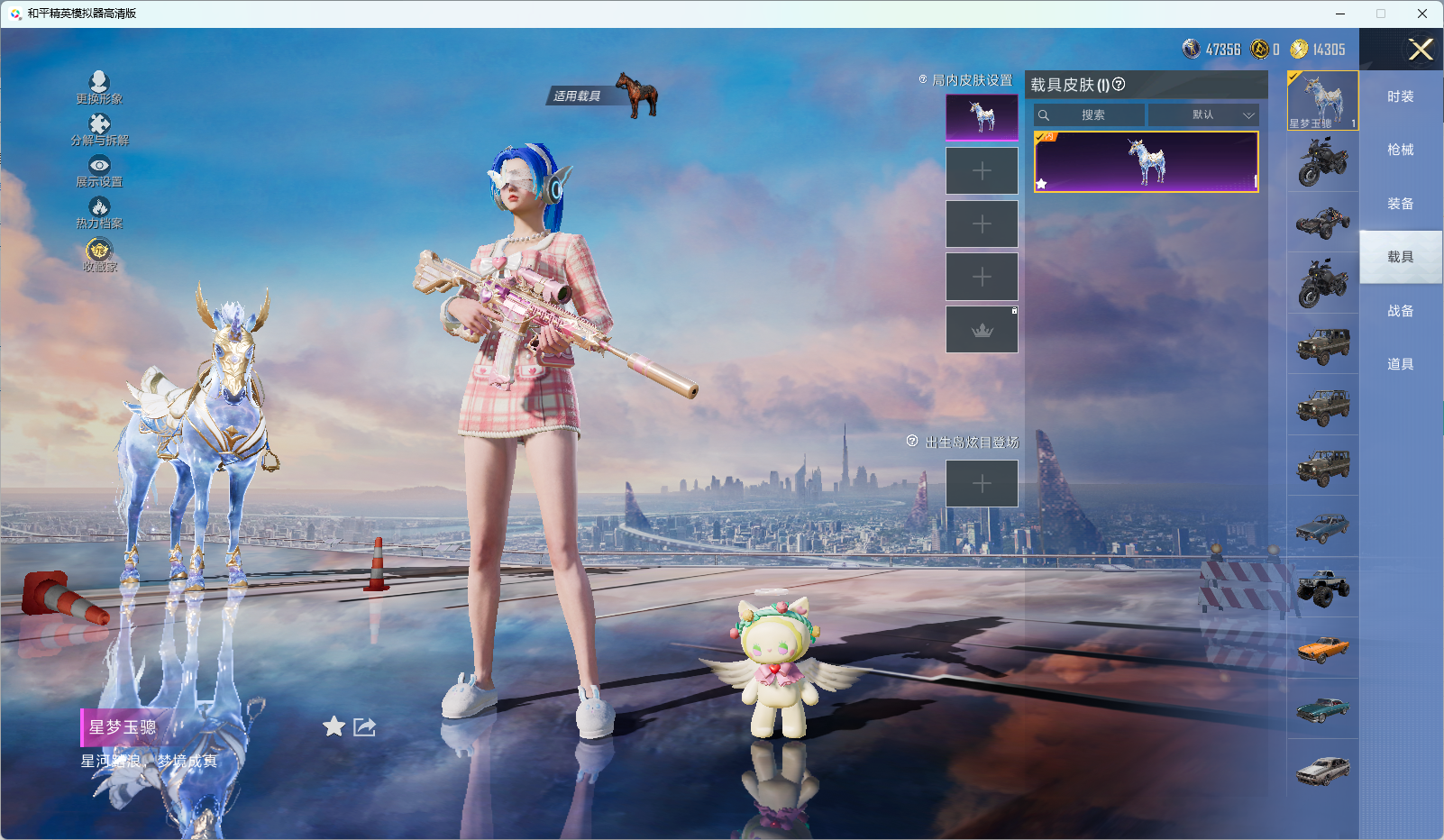The image size is (1444, 840).
Task: Share the skin using the share arrow
Action: [x=364, y=726]
